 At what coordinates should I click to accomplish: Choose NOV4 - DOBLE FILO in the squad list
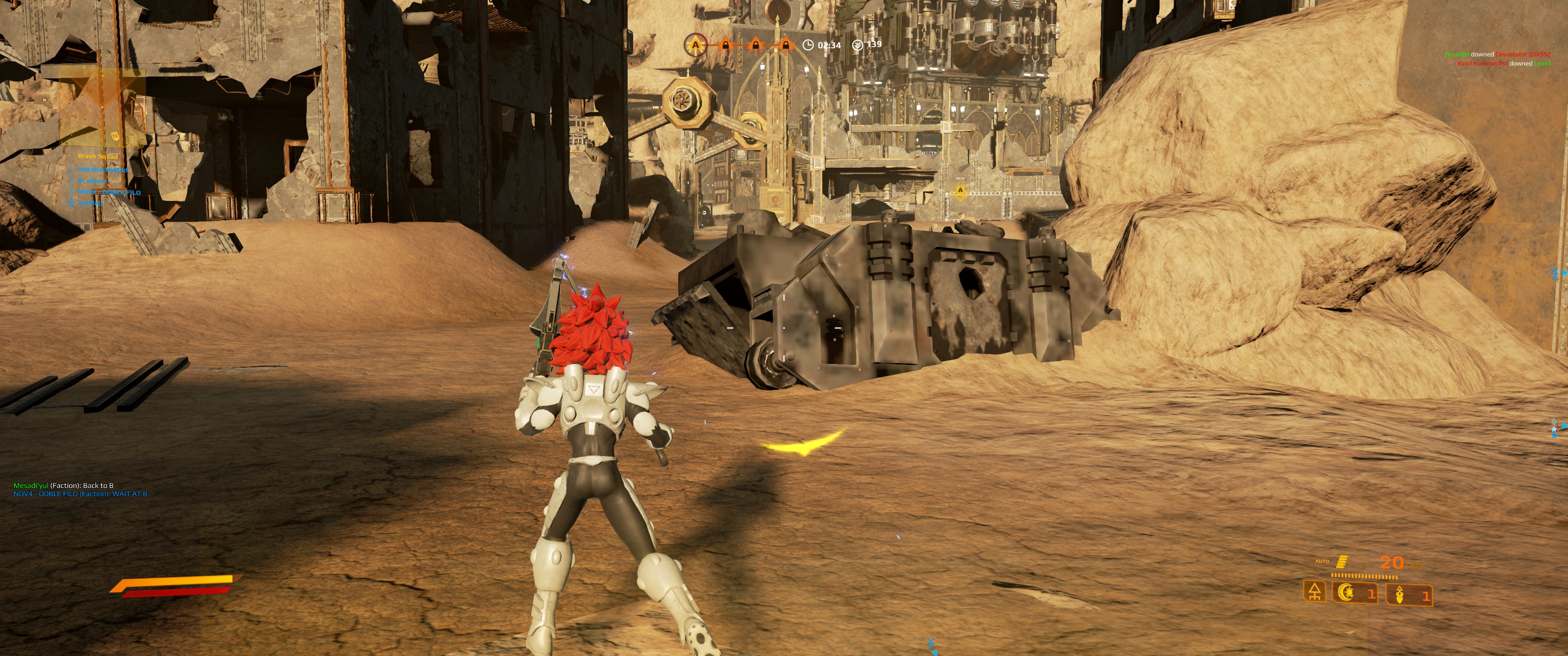(108, 192)
